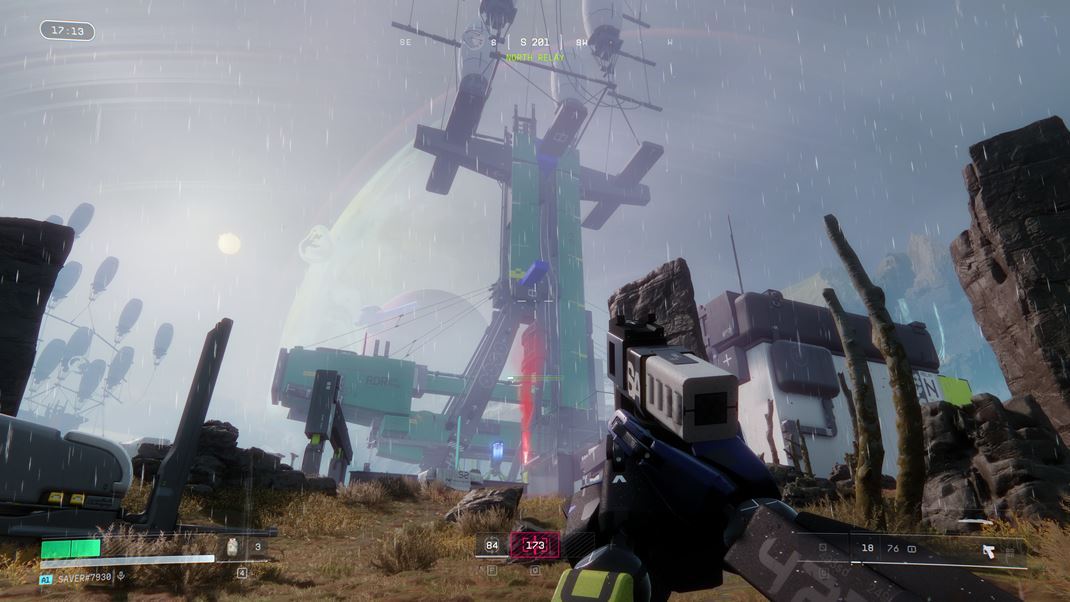Toggle the microphone icon beside the player name

point(122,577)
